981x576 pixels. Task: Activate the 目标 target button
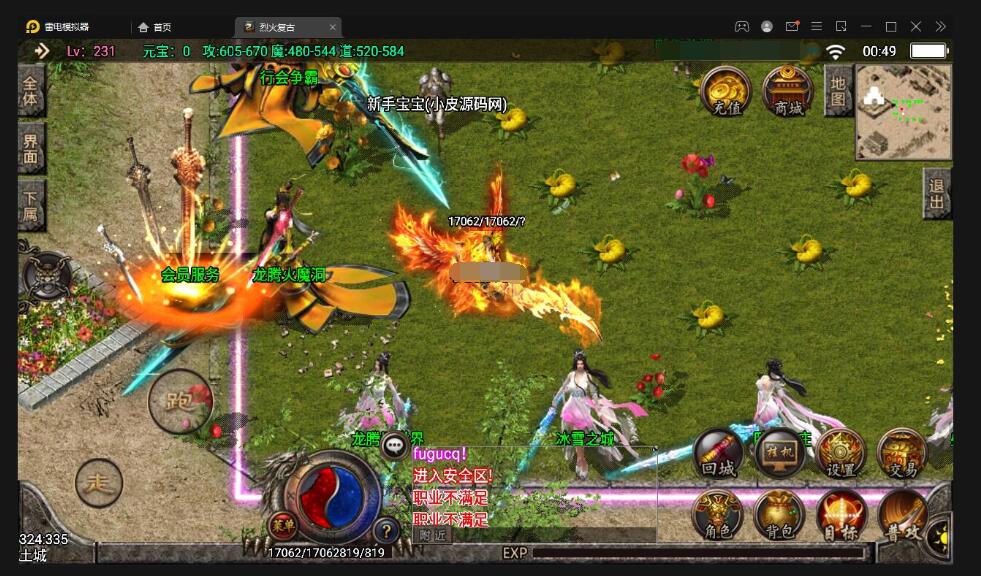[x=841, y=516]
